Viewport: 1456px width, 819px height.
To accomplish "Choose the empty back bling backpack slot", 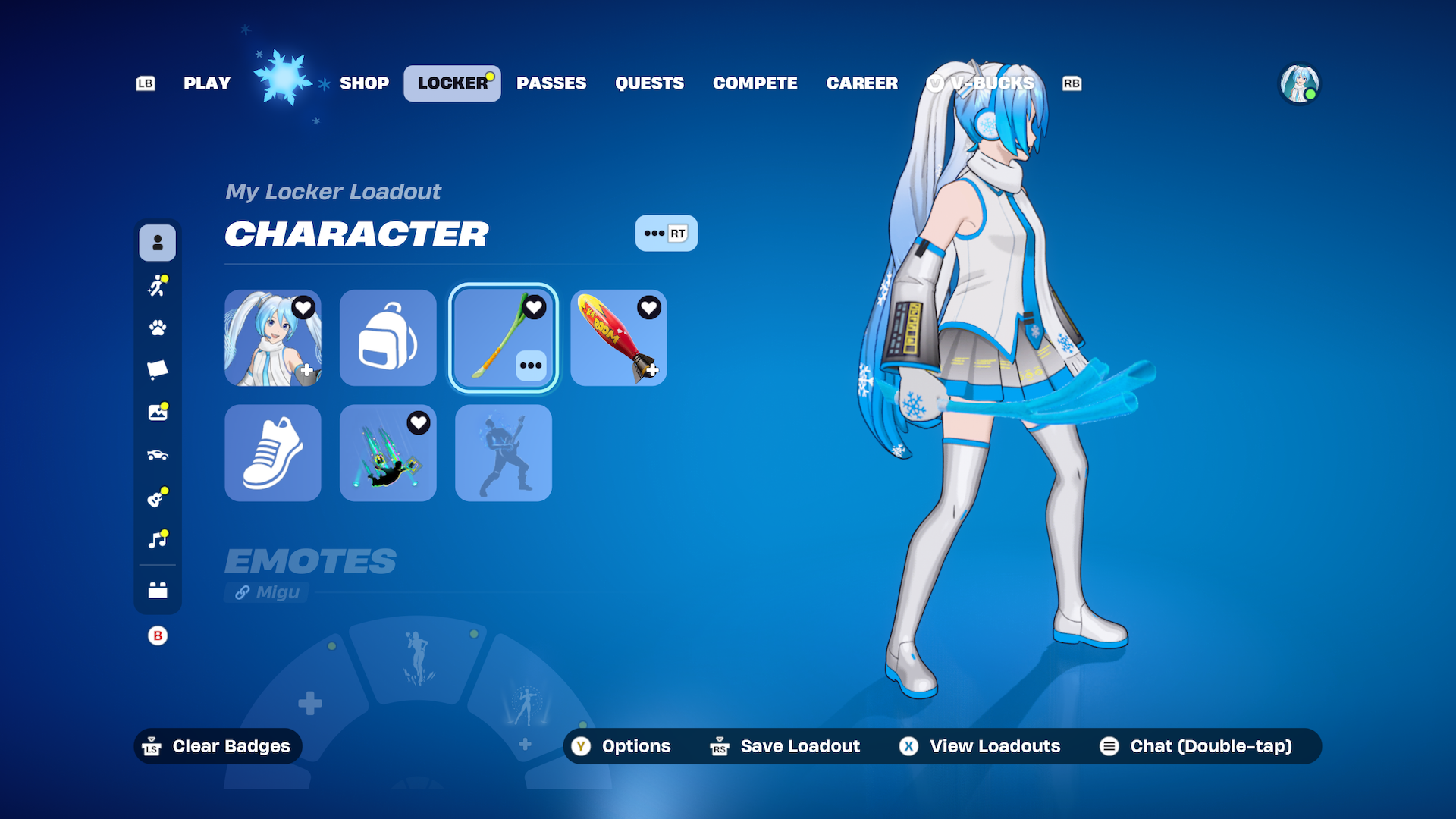I will (388, 338).
